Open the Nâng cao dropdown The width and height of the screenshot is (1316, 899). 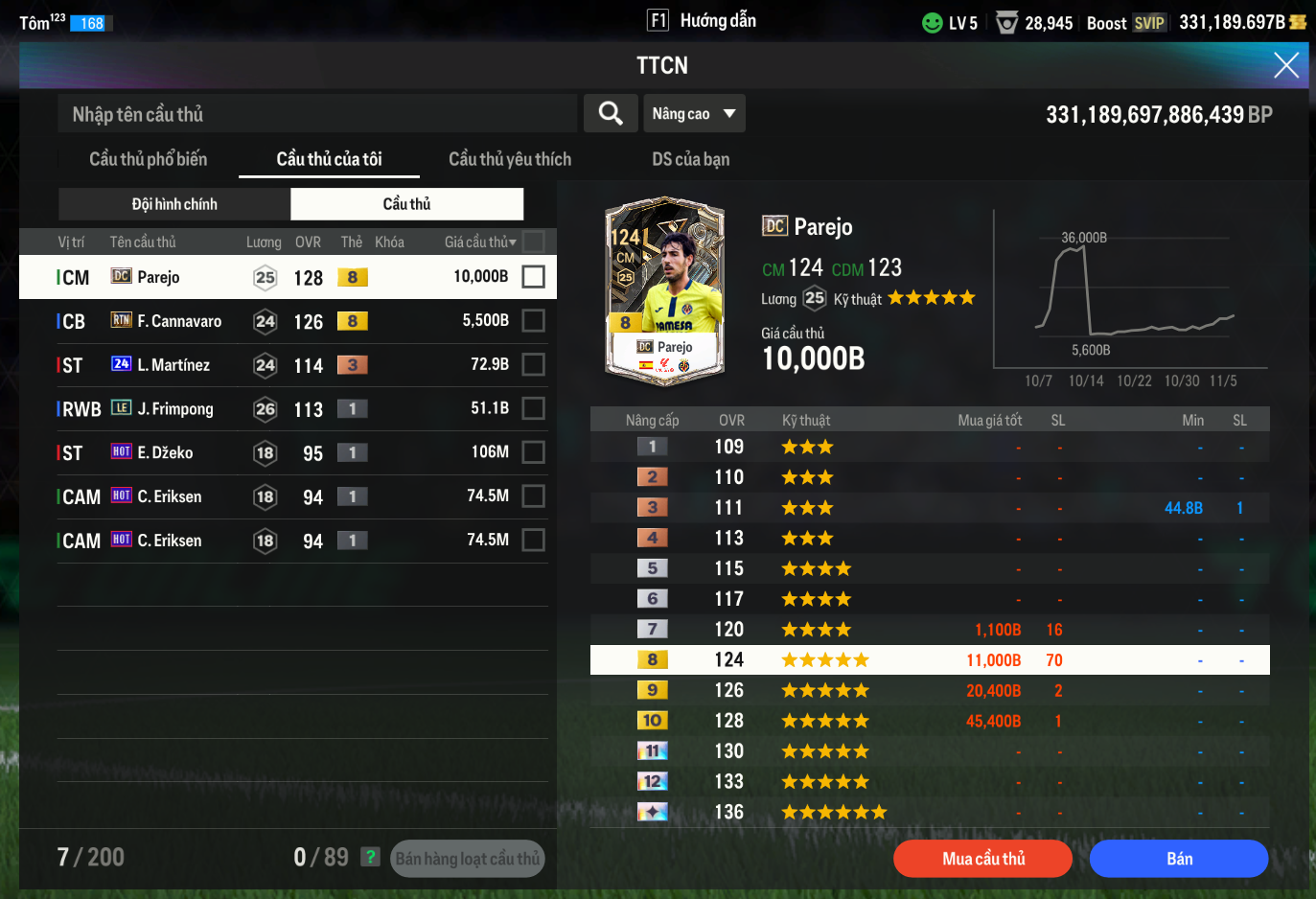(x=693, y=113)
